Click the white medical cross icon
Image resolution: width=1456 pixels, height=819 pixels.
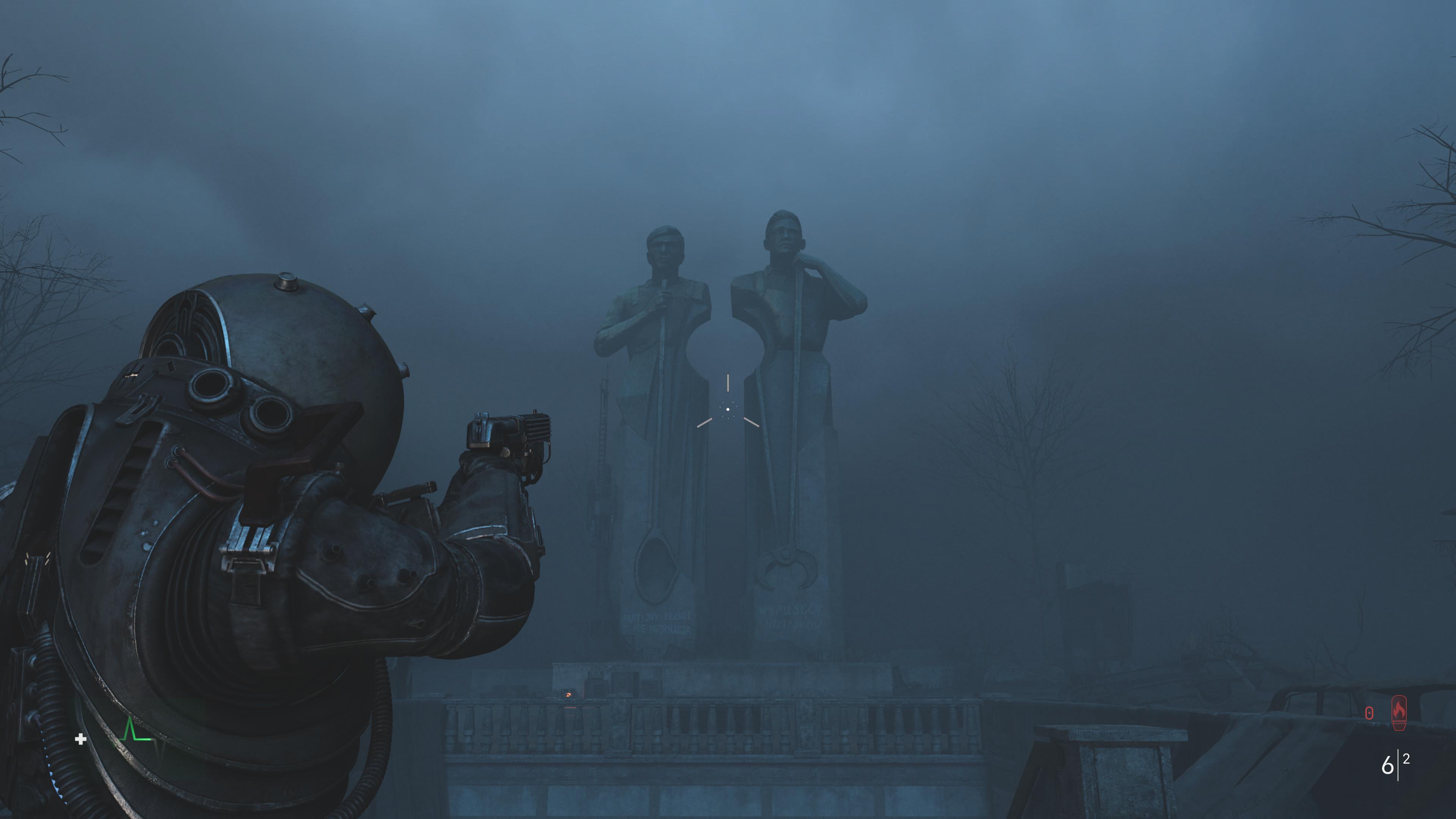click(x=81, y=739)
